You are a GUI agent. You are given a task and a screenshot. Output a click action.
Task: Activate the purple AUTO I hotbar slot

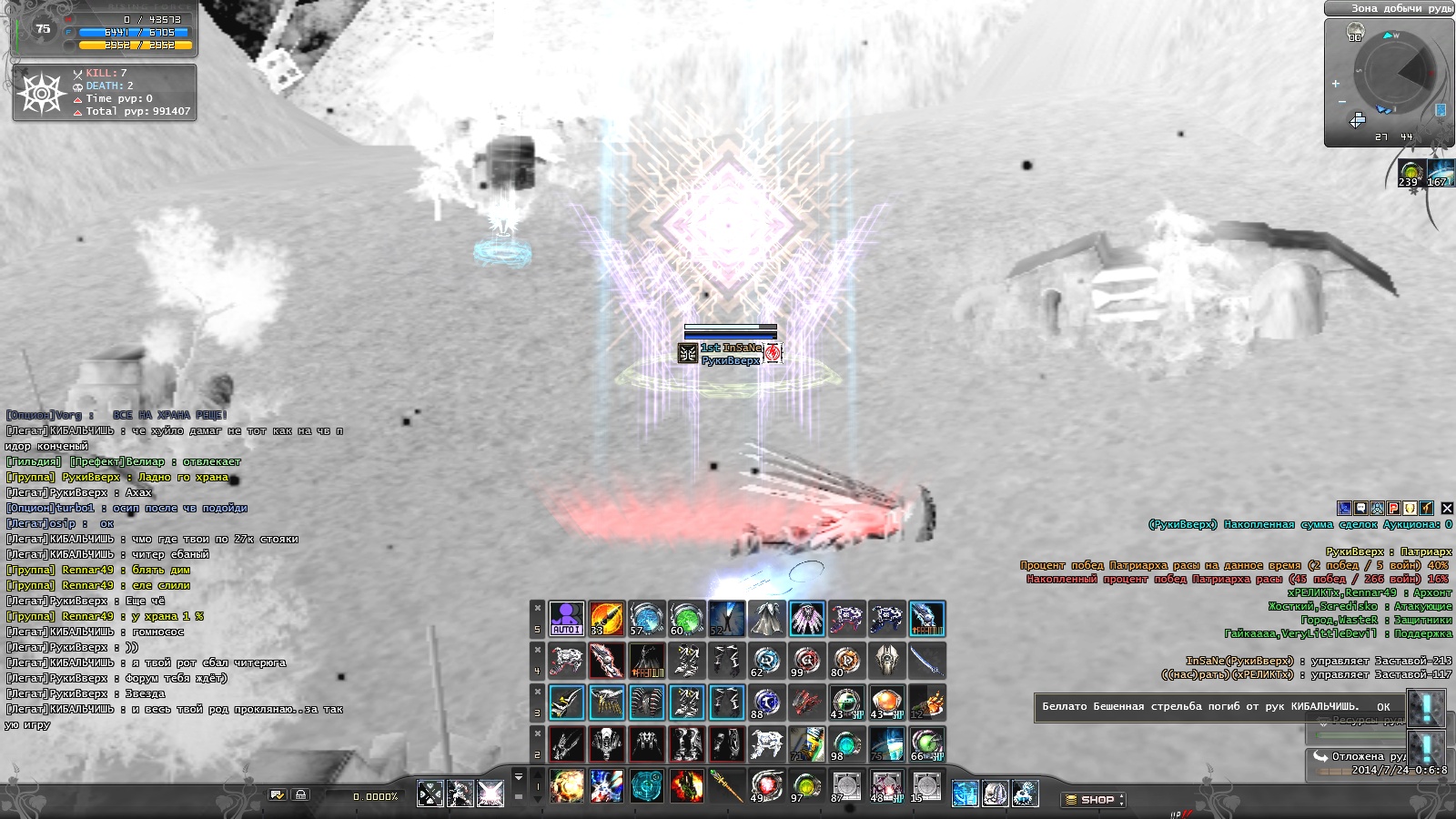click(566, 619)
